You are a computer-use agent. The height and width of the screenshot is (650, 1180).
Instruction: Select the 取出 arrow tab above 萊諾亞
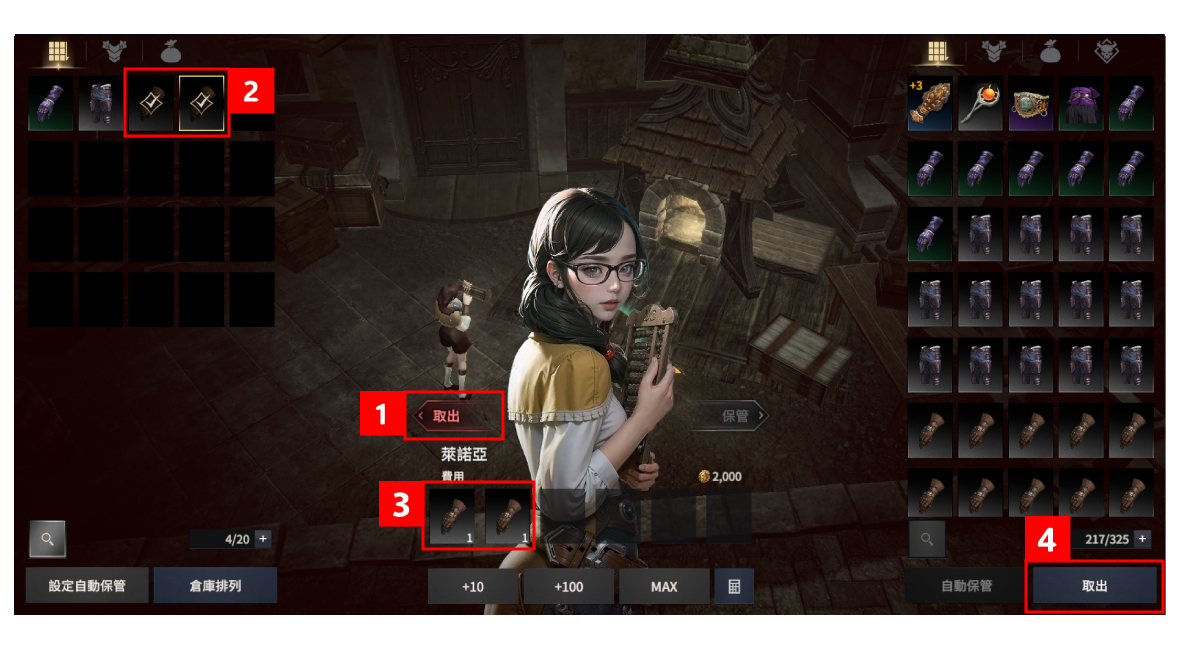pos(453,416)
